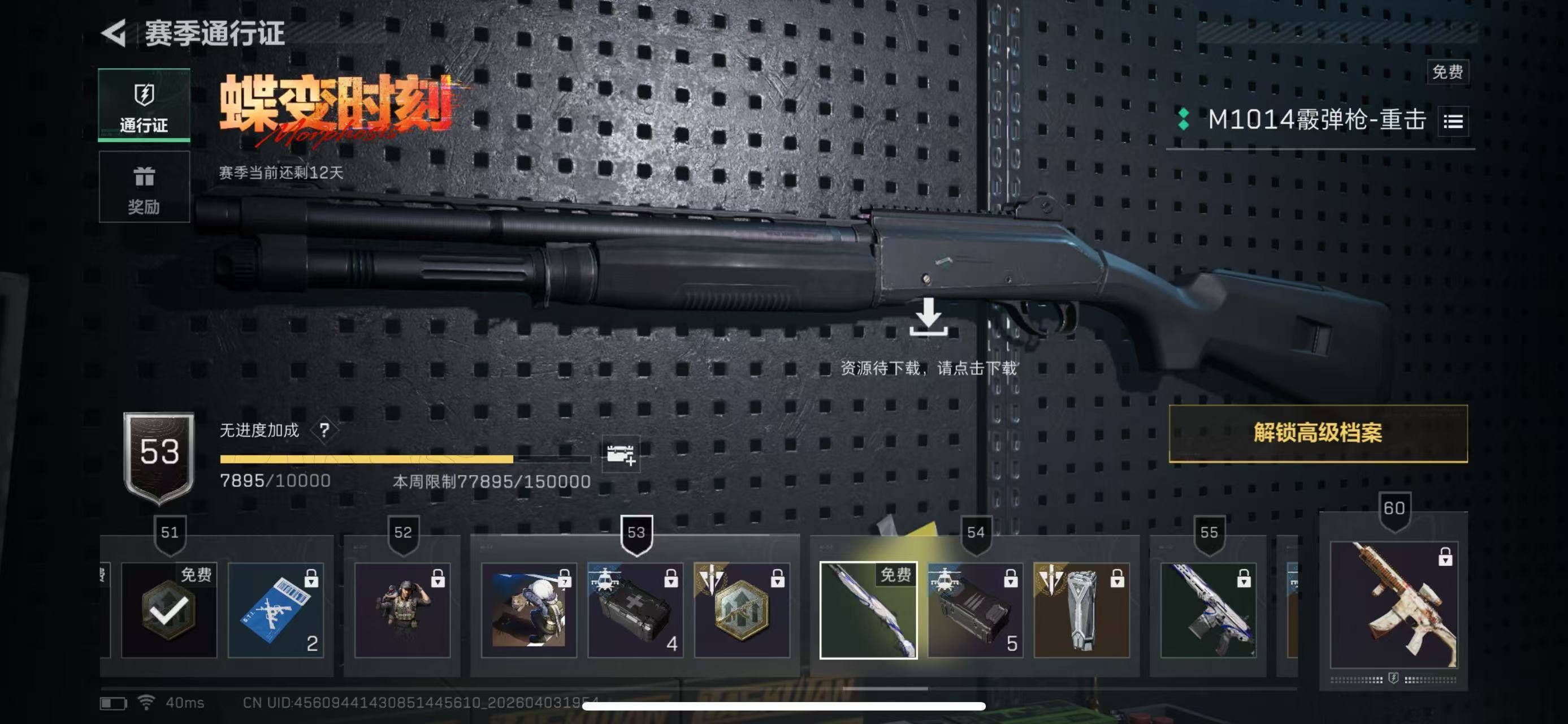Click the battery-plus icon beside progress bar
The image size is (1568, 724).
(x=620, y=454)
